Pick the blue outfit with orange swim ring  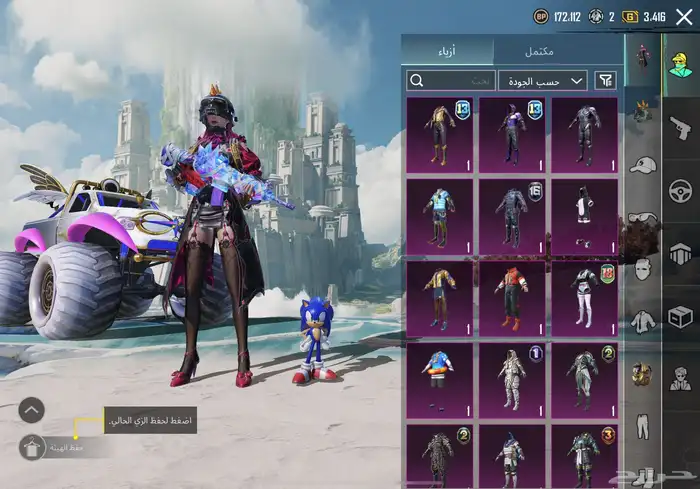[x=440, y=378]
